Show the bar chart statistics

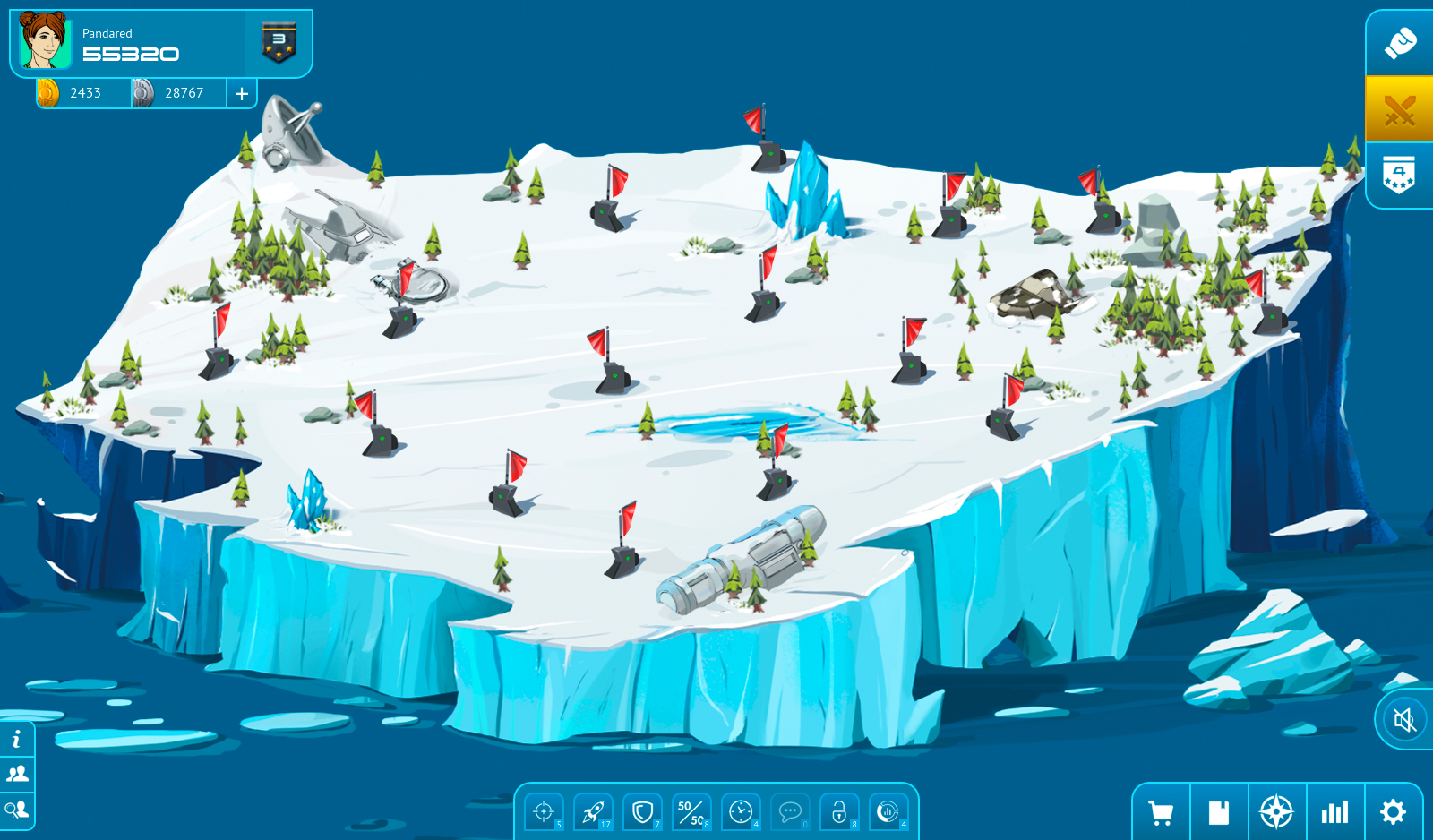1334,812
